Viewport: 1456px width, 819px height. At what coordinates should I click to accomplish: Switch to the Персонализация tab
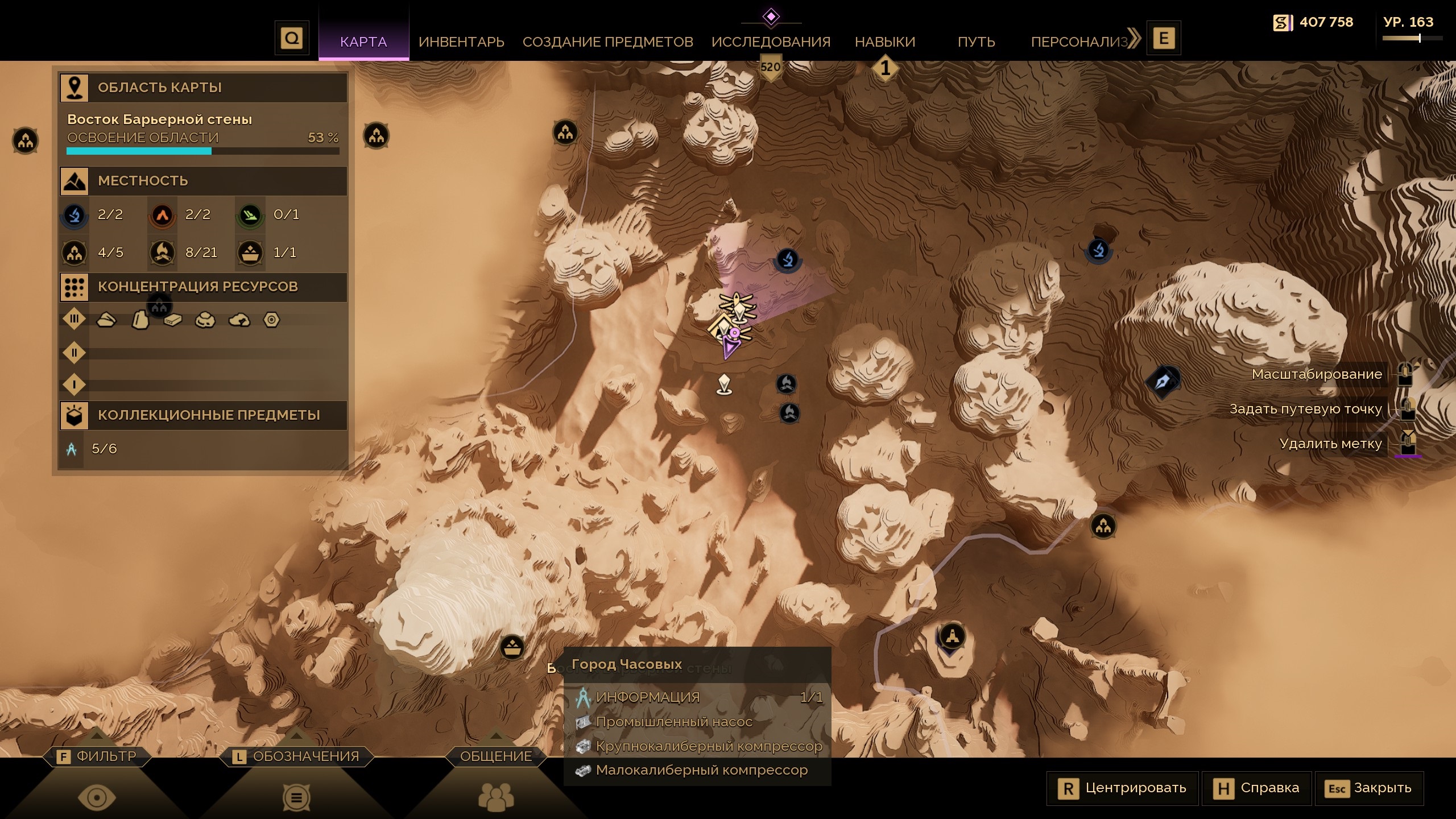(x=1079, y=42)
